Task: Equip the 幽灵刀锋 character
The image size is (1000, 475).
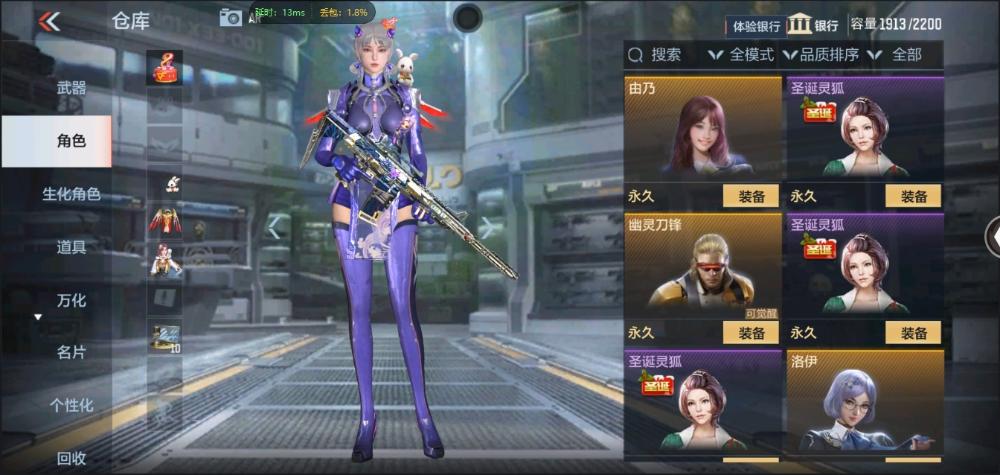Action: [x=751, y=333]
